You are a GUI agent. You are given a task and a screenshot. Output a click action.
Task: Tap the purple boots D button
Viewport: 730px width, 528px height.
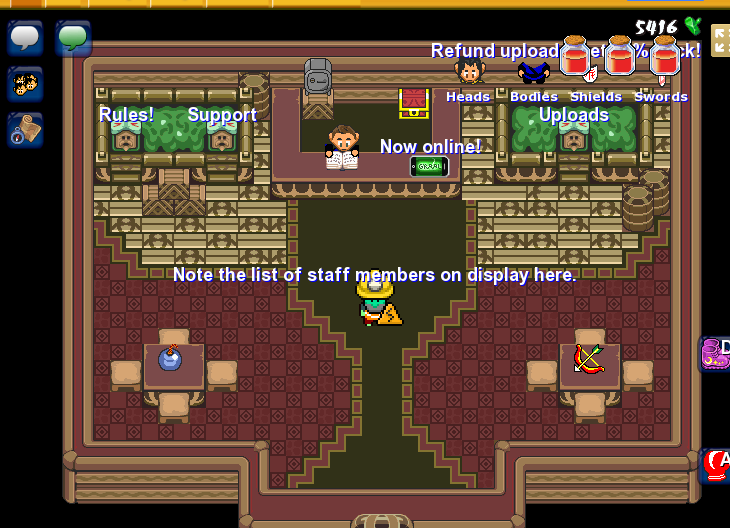(715, 354)
